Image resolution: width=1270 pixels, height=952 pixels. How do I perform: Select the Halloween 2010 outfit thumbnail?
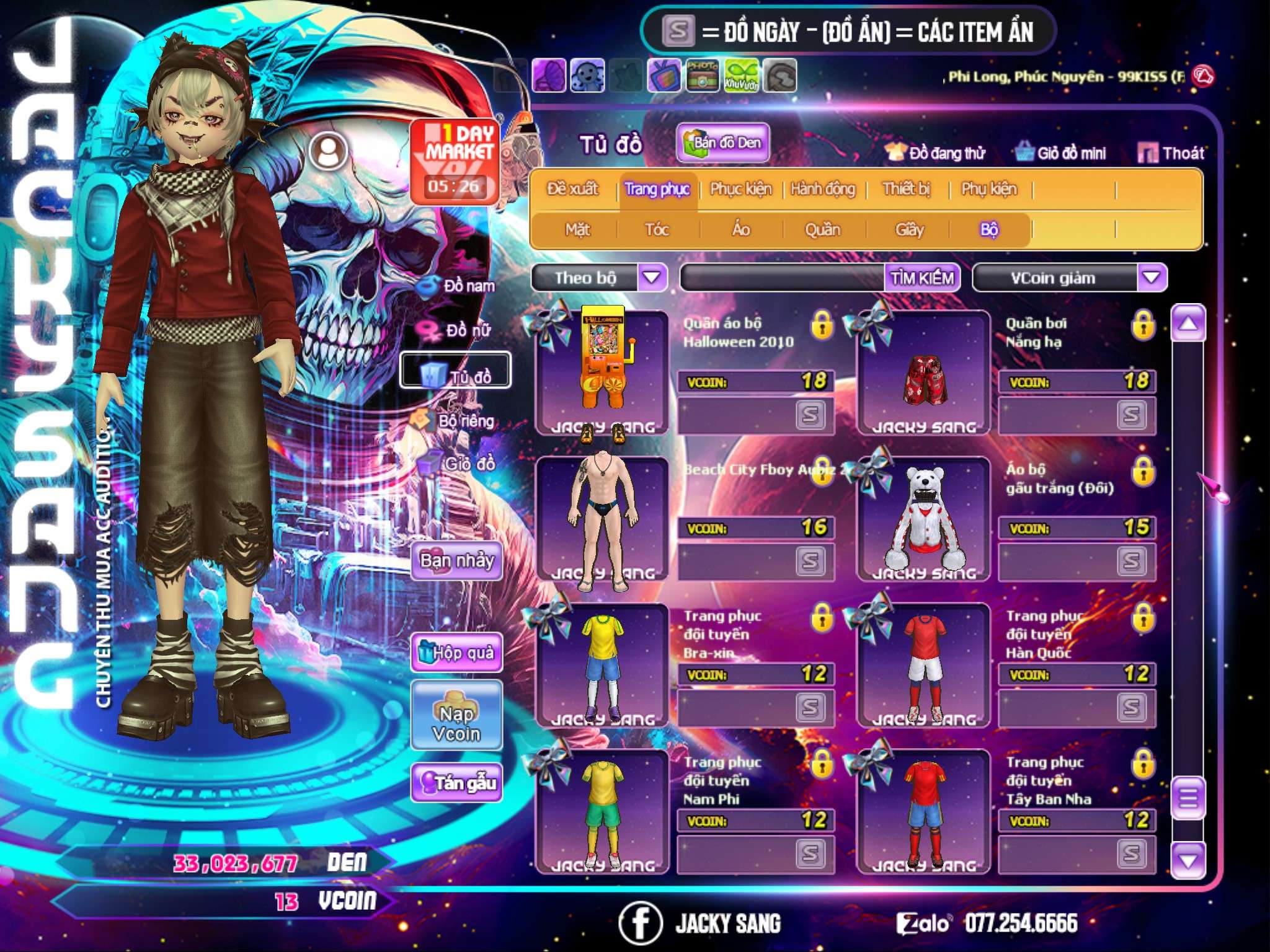pyautogui.click(x=602, y=372)
